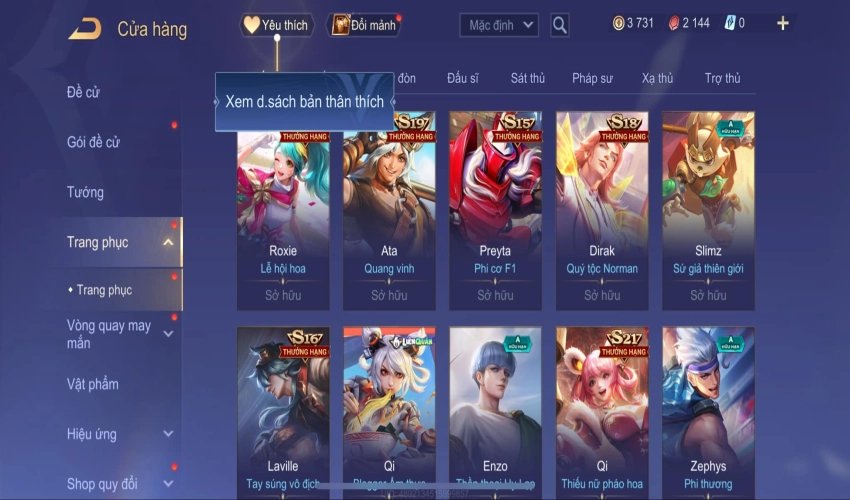Image resolution: width=850 pixels, height=500 pixels.
Task: Open Vật phẩm in the sidebar
Action: coord(92,384)
